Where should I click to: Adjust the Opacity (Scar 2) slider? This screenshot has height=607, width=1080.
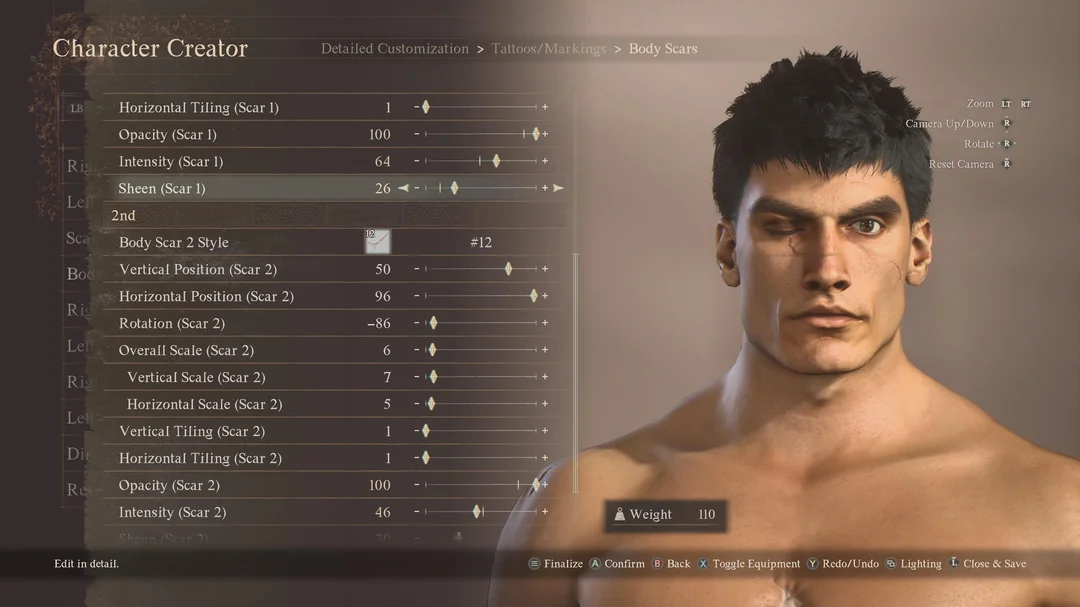click(536, 485)
